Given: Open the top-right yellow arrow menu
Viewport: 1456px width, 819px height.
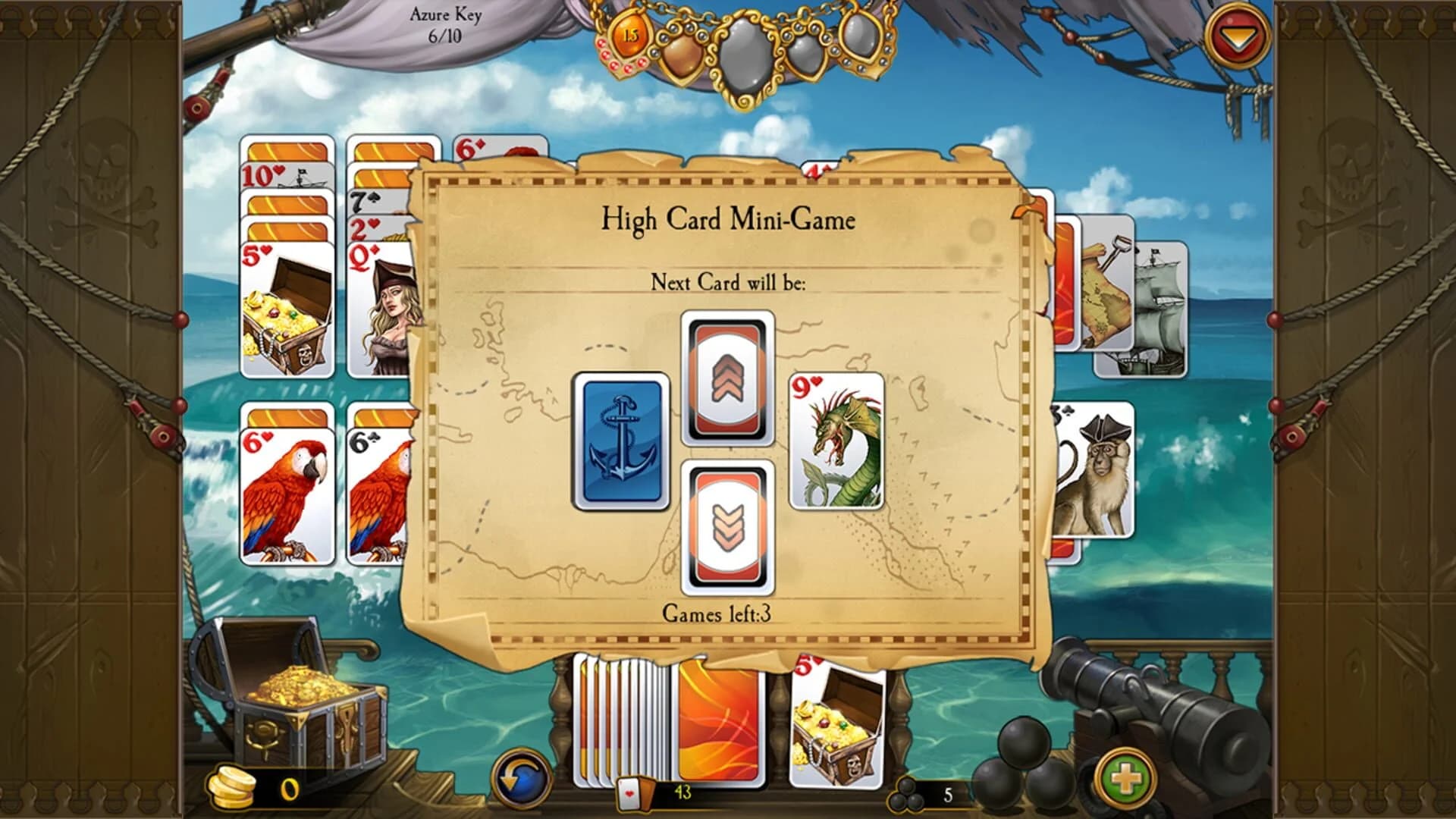Looking at the screenshot, I should click(x=1238, y=34).
